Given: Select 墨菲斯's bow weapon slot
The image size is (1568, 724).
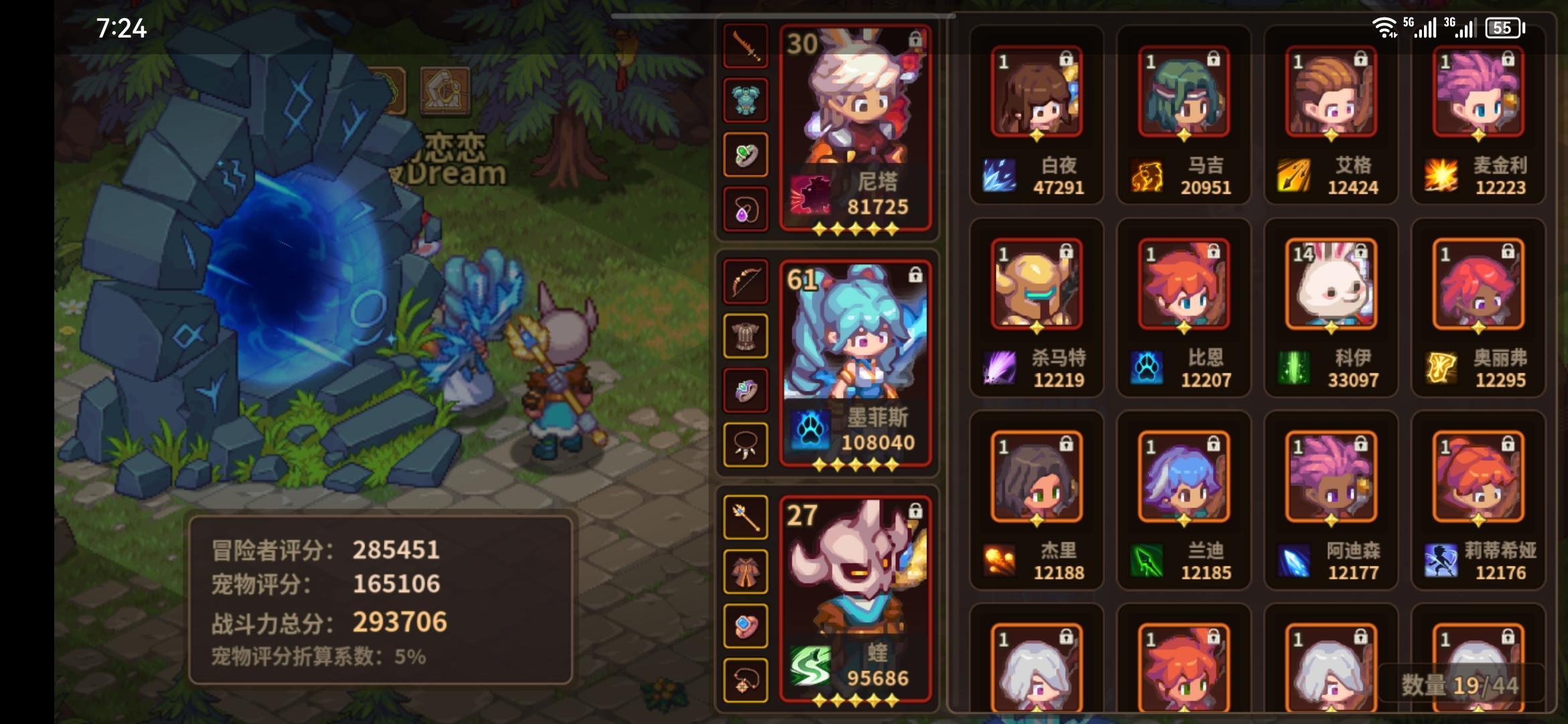Looking at the screenshot, I should (746, 282).
